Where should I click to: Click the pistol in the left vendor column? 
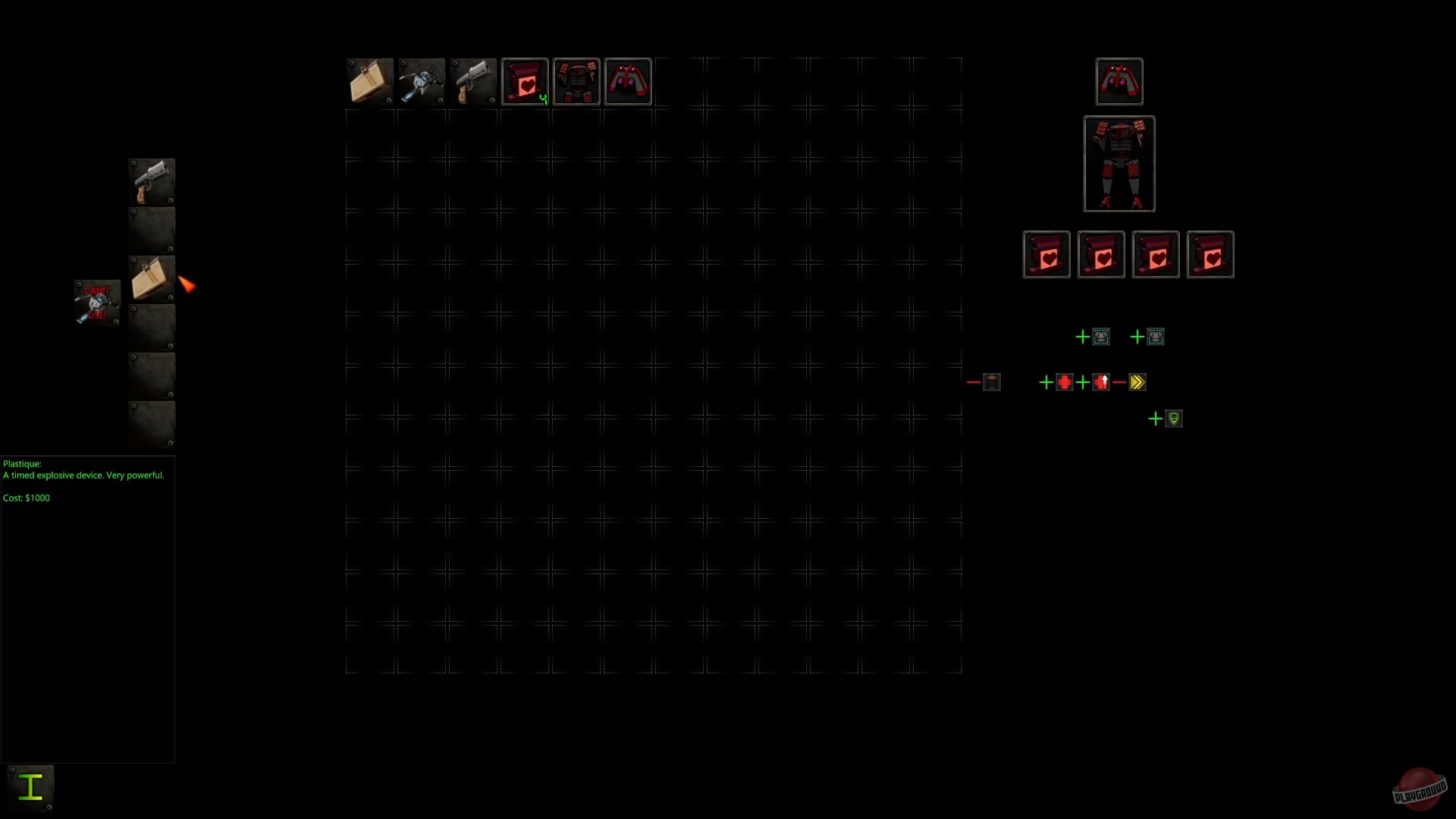coord(151,180)
